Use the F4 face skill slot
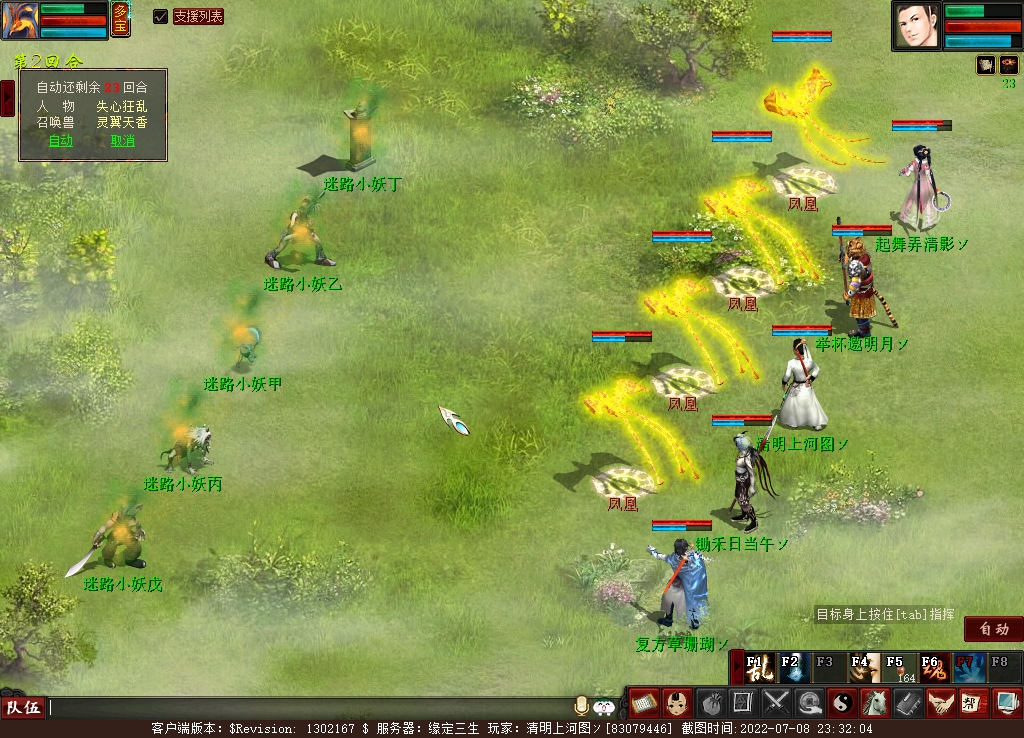Screen dimensions: 1024x738 [x=865, y=667]
